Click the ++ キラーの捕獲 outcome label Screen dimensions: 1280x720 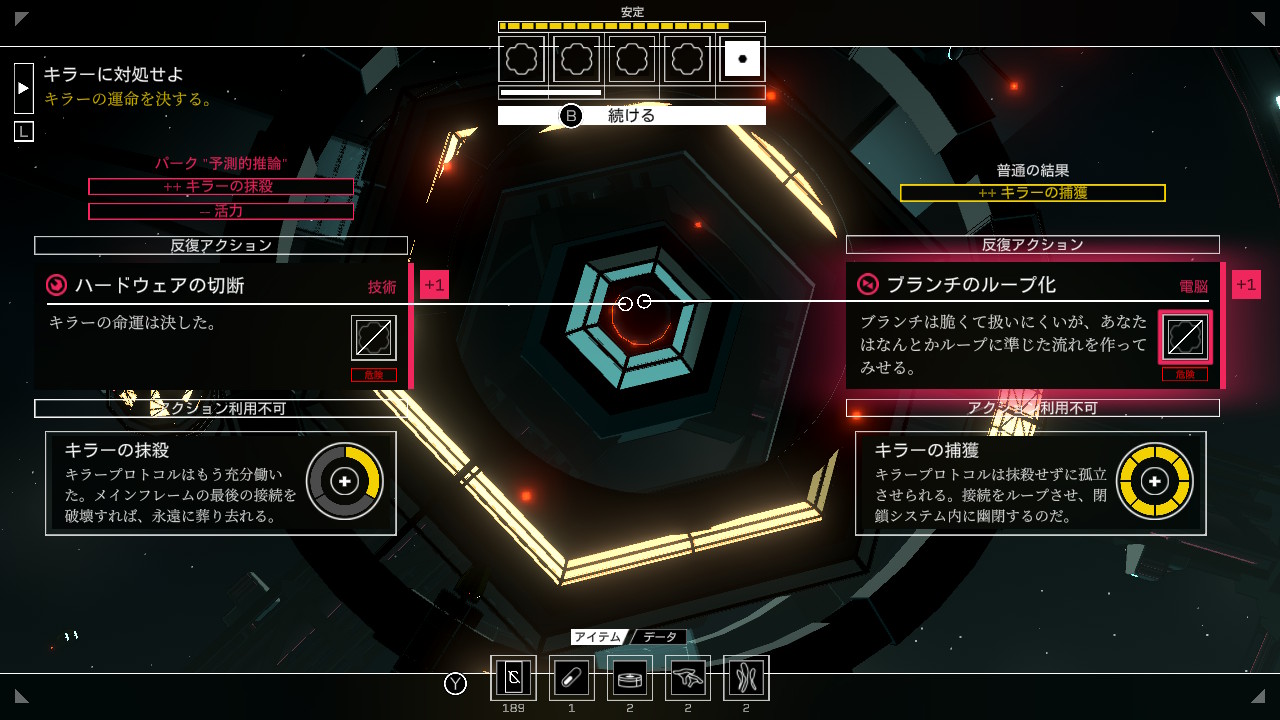pos(1032,193)
